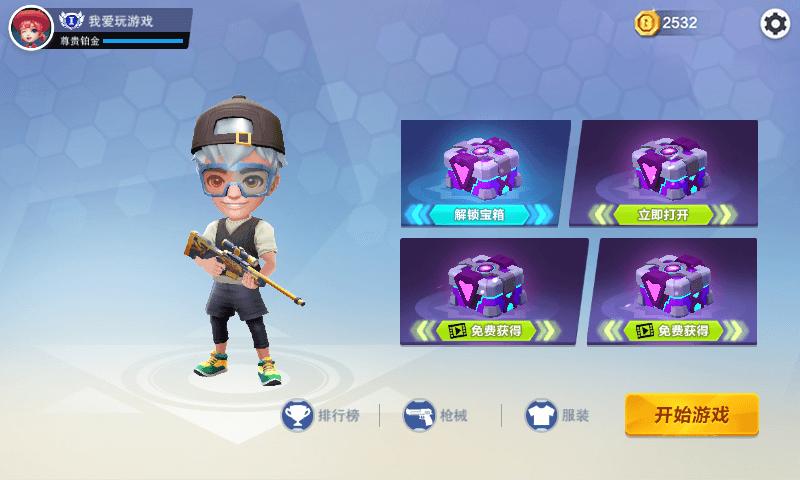Tap the gold coin balance icon
The image size is (800, 480).
click(x=646, y=23)
